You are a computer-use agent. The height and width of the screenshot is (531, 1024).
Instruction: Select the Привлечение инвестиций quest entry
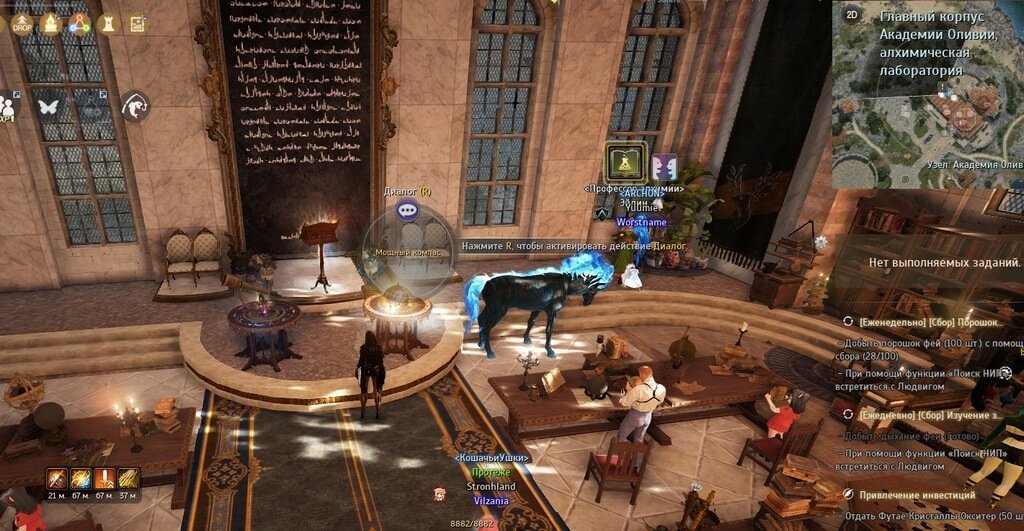point(915,494)
